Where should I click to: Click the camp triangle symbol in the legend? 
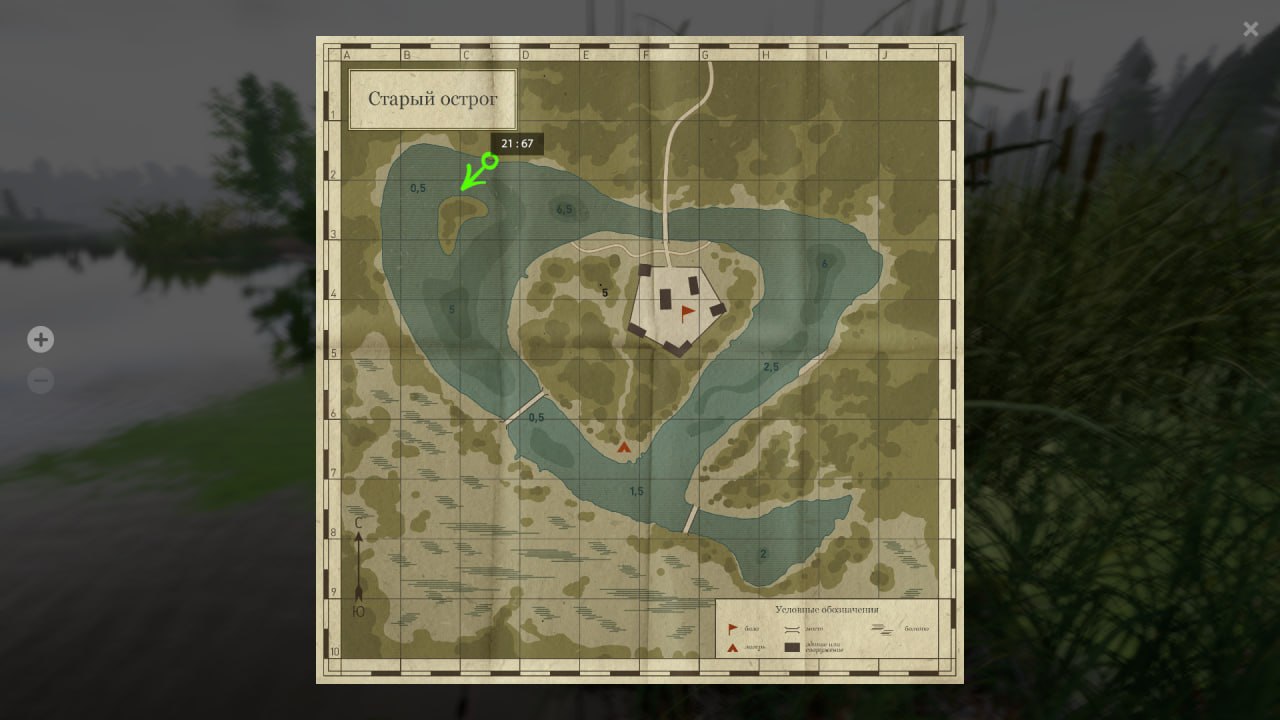click(x=732, y=647)
